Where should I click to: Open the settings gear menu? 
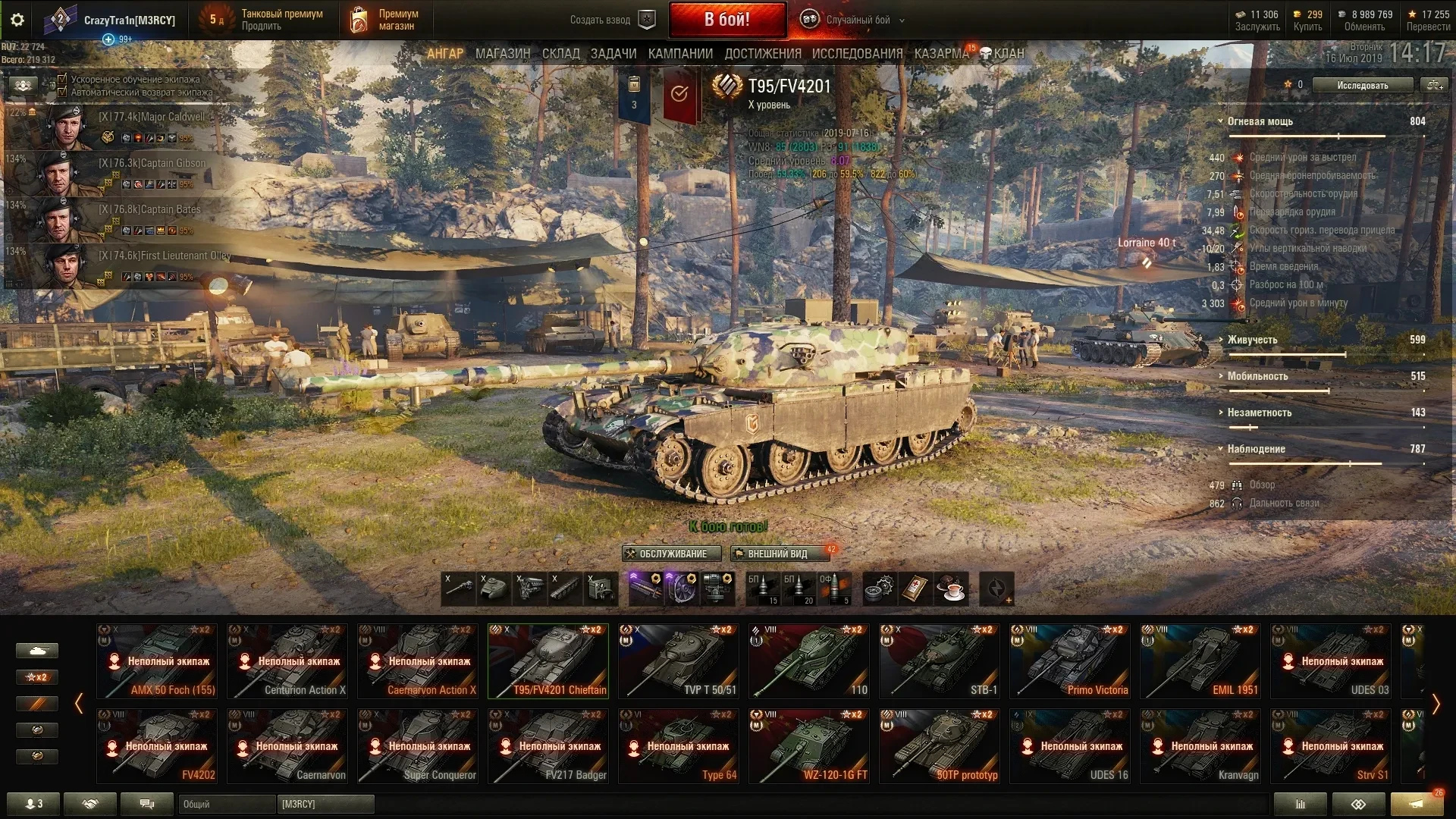[x=17, y=20]
